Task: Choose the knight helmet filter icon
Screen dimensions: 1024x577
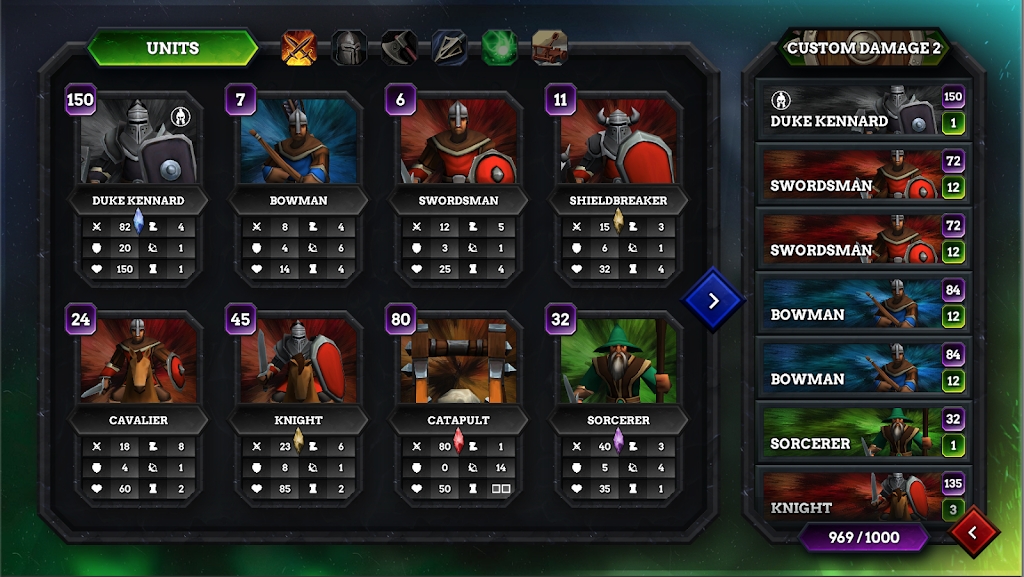Action: pos(349,47)
